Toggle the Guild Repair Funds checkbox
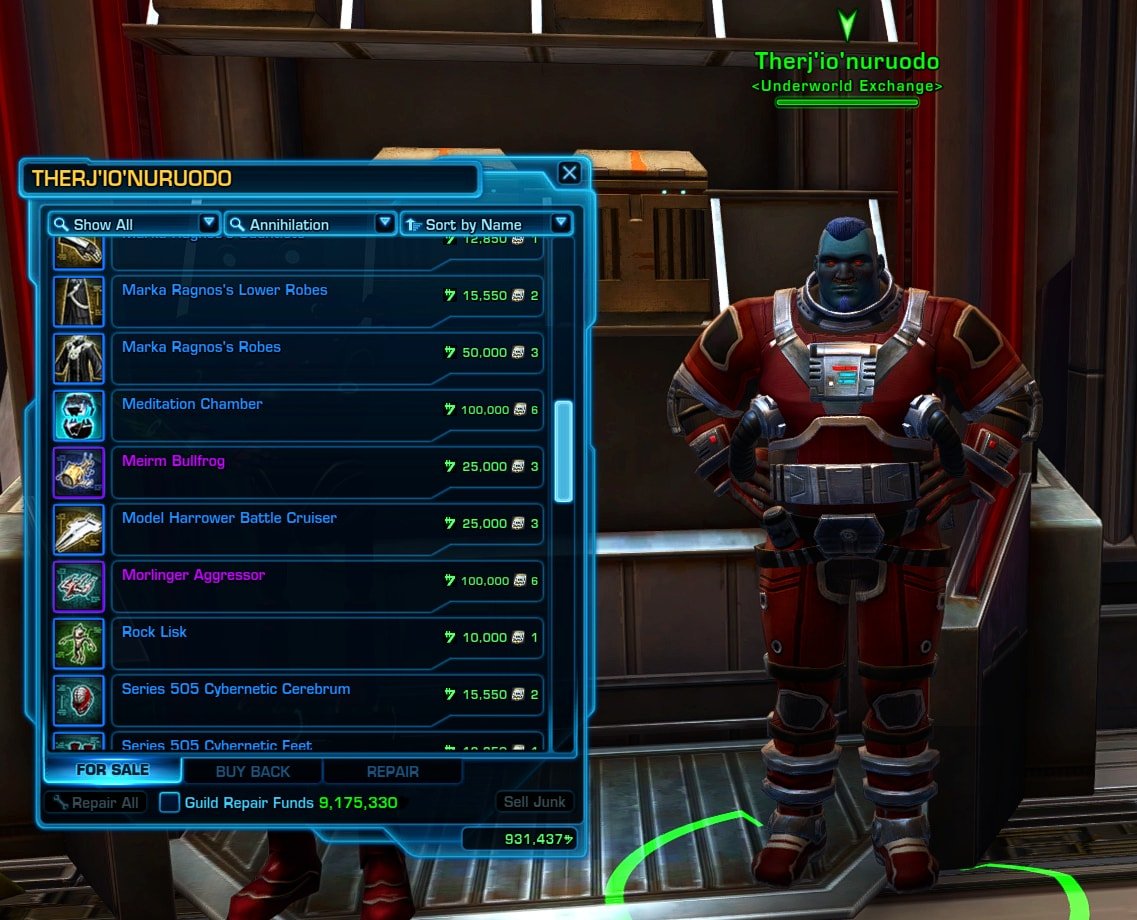Image resolution: width=1137 pixels, height=920 pixels. pyautogui.click(x=170, y=802)
